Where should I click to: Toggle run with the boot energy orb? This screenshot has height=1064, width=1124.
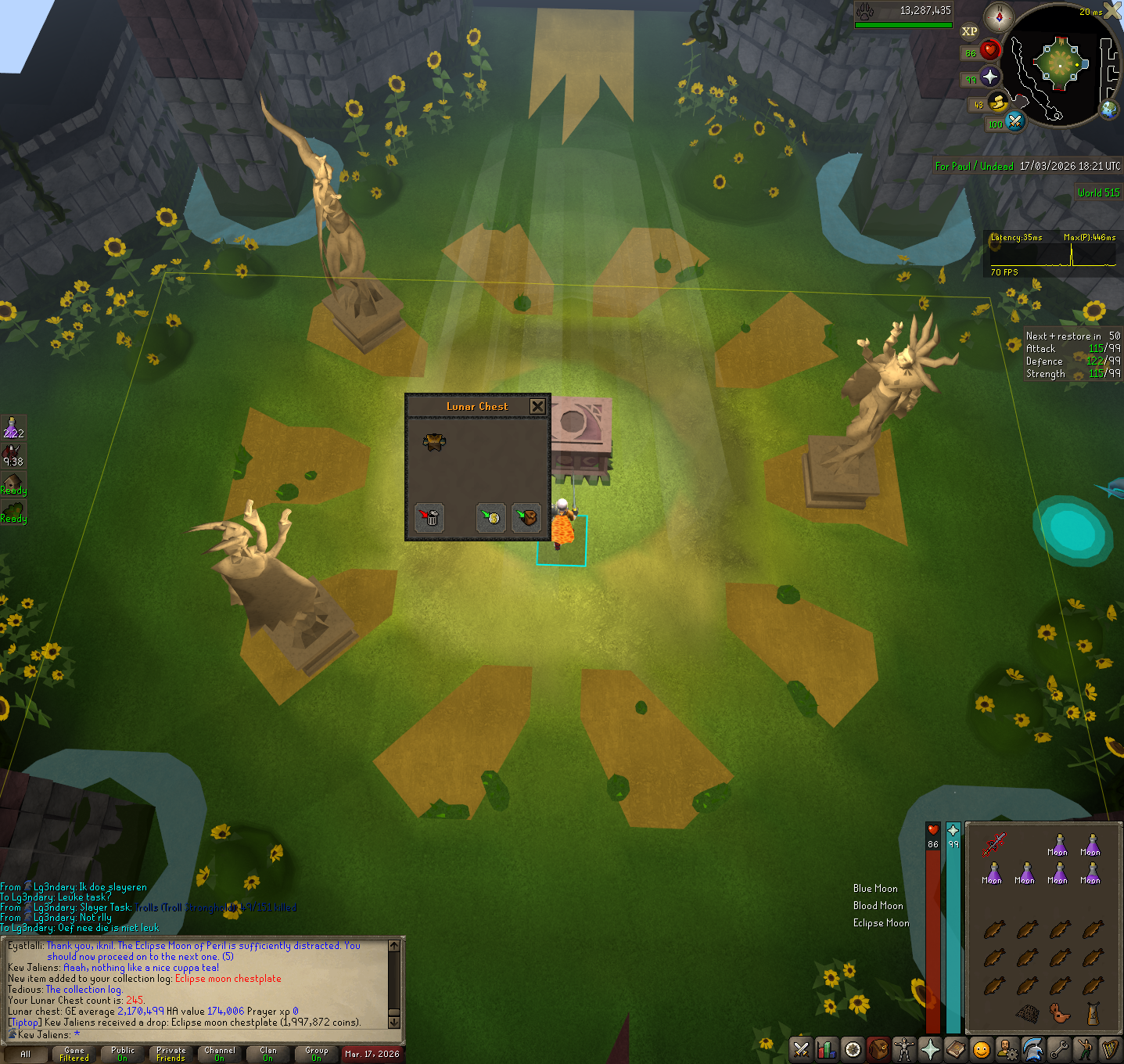998,102
